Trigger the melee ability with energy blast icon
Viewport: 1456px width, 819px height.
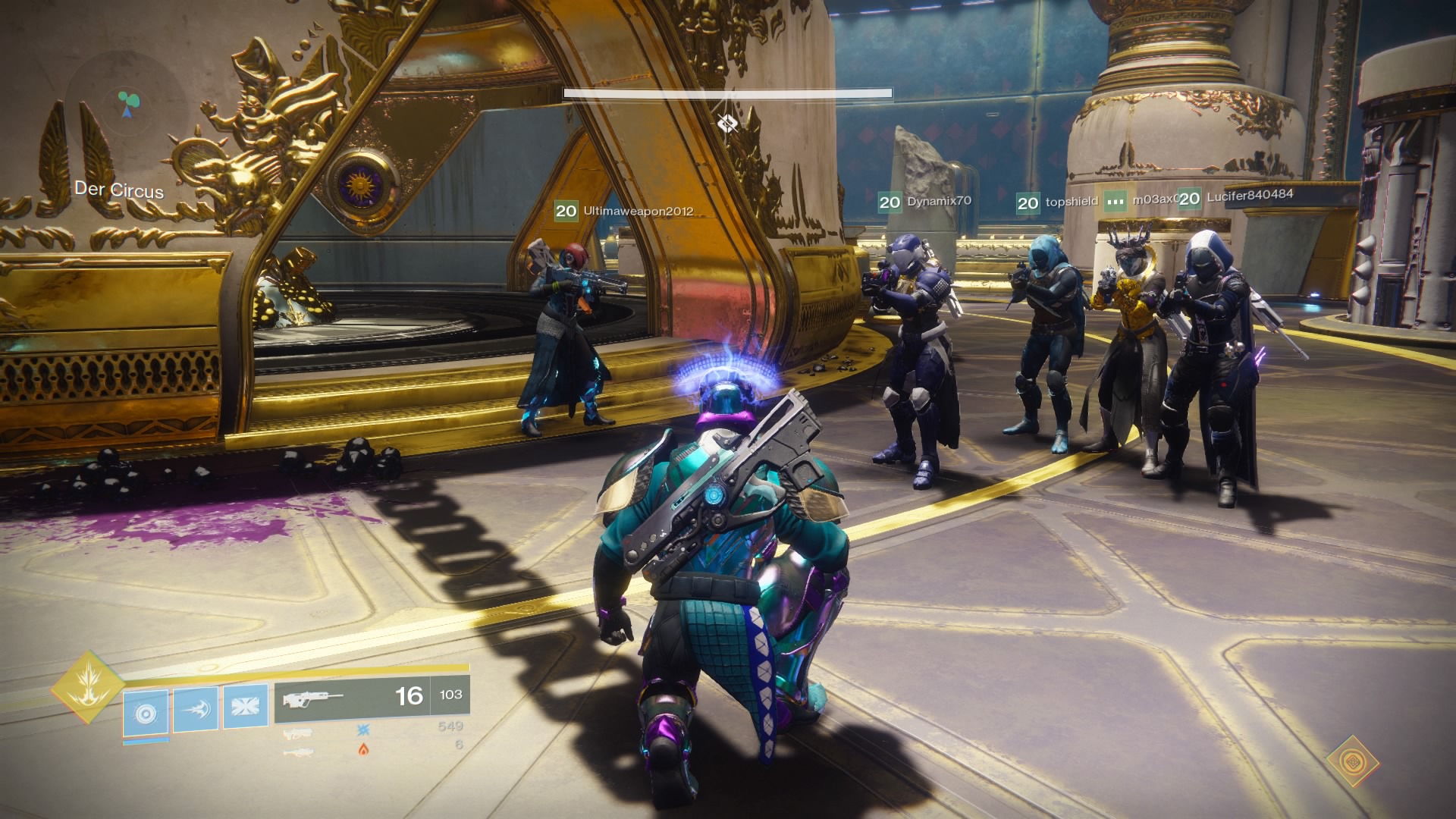click(x=195, y=709)
